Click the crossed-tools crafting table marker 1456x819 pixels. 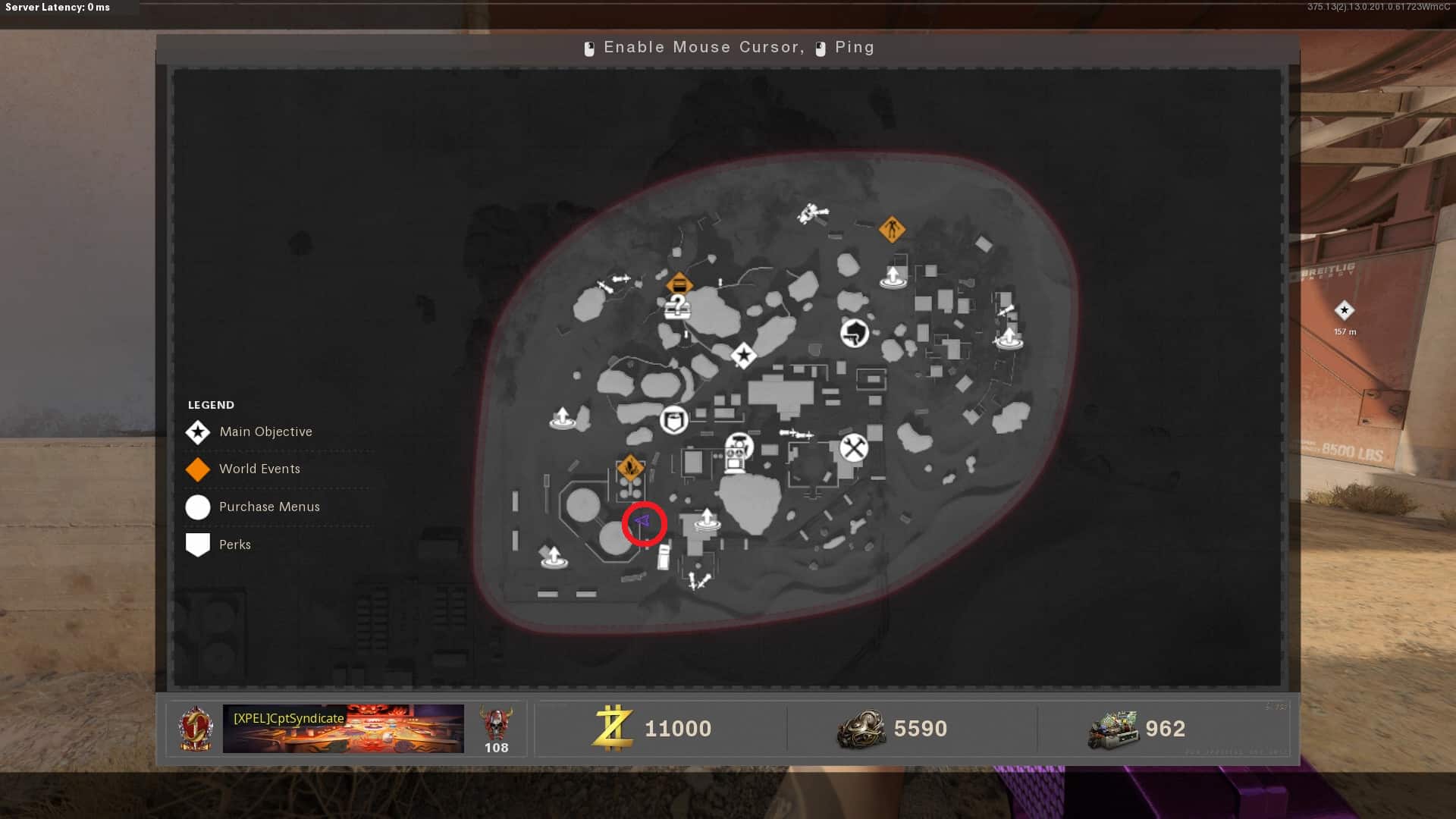[x=854, y=447]
